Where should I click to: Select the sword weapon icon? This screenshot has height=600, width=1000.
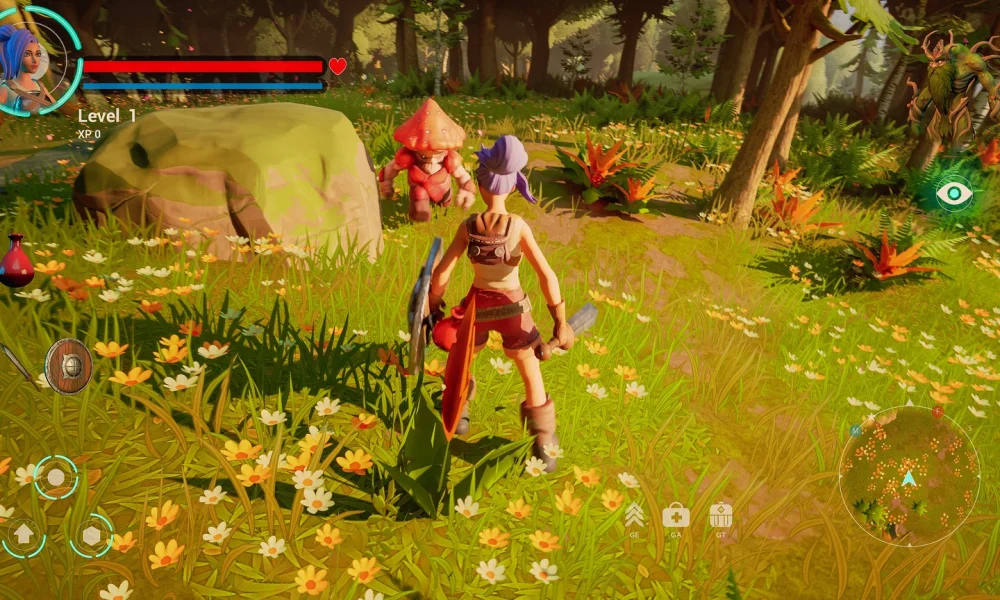click(x=14, y=361)
